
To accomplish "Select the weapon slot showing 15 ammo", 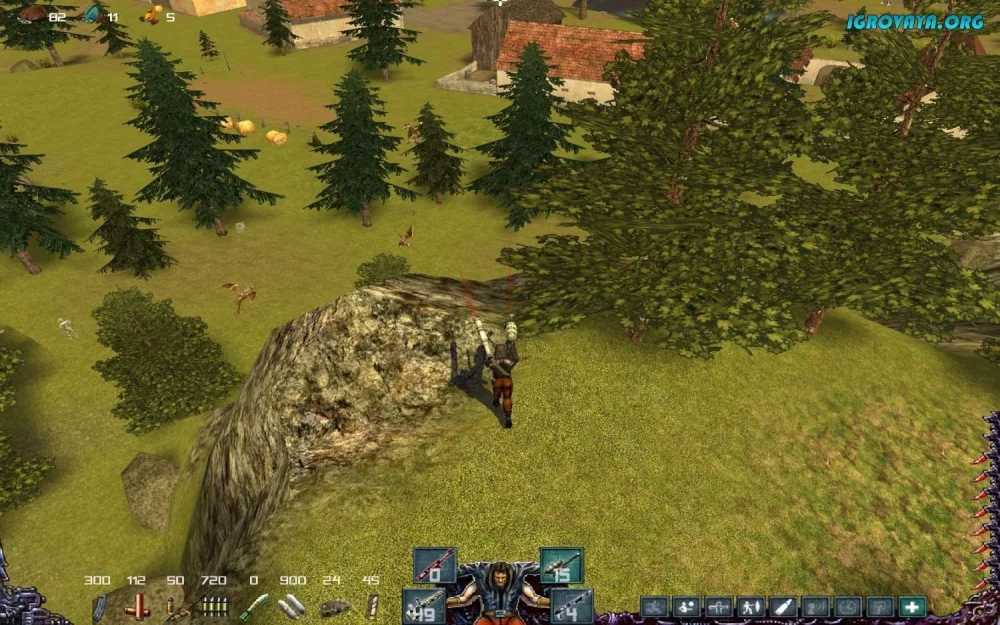I will [x=561, y=566].
